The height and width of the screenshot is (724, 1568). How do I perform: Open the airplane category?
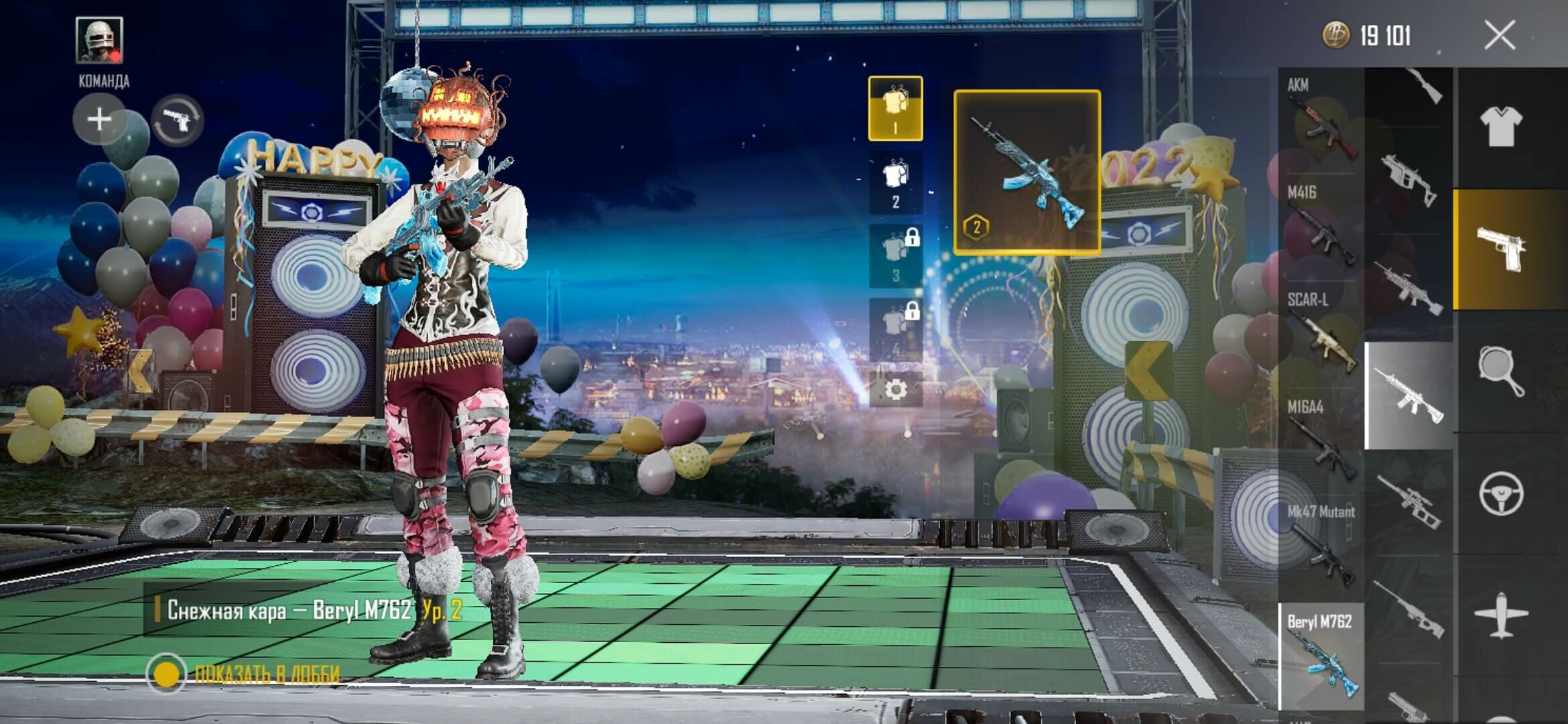coord(1501,615)
